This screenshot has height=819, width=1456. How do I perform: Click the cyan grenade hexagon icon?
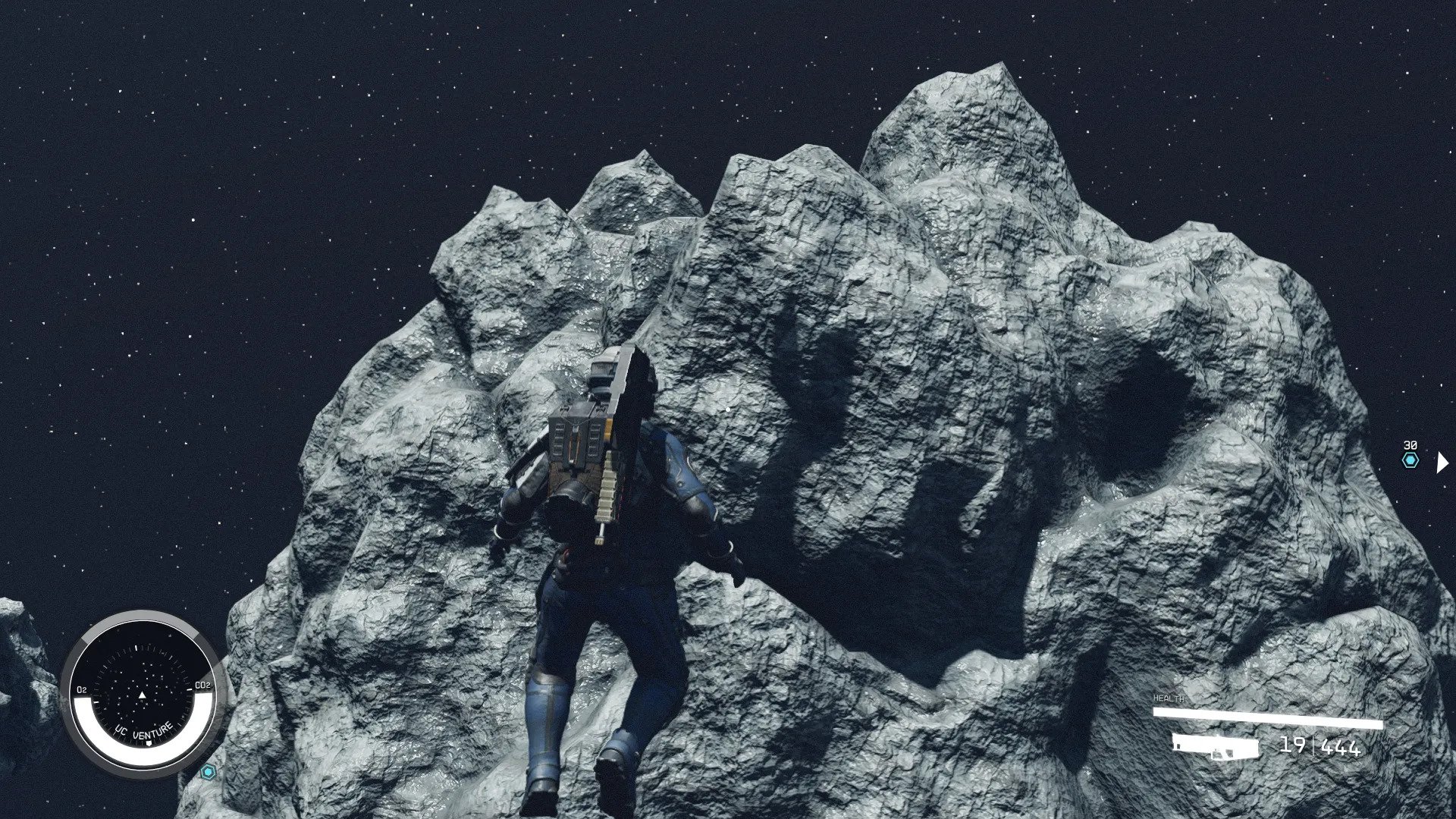(1410, 460)
